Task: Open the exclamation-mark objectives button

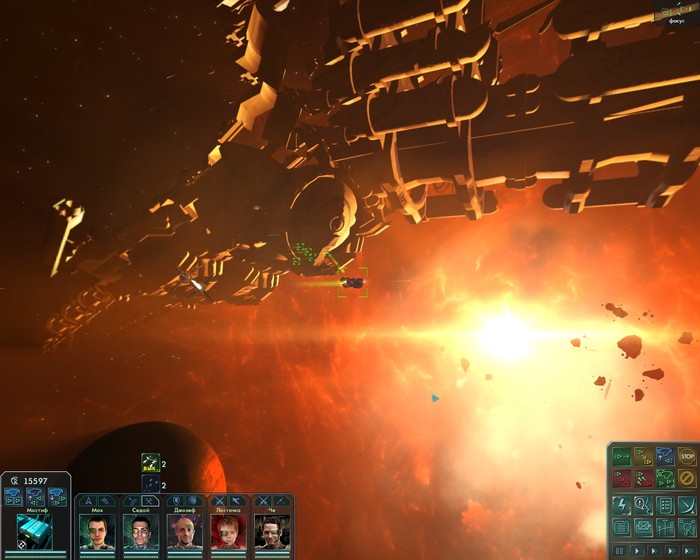Action: (642, 504)
